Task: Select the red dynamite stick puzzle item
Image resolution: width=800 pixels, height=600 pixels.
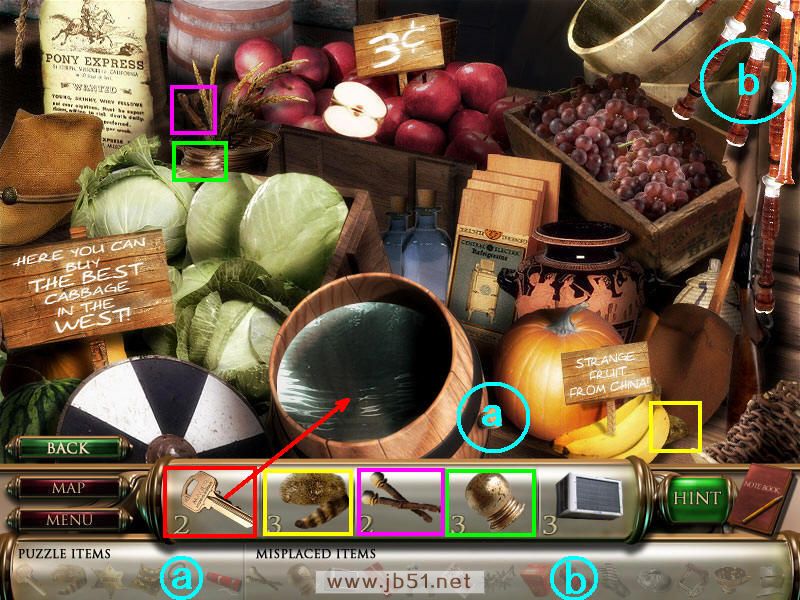Action: pyautogui.click(x=220, y=578)
